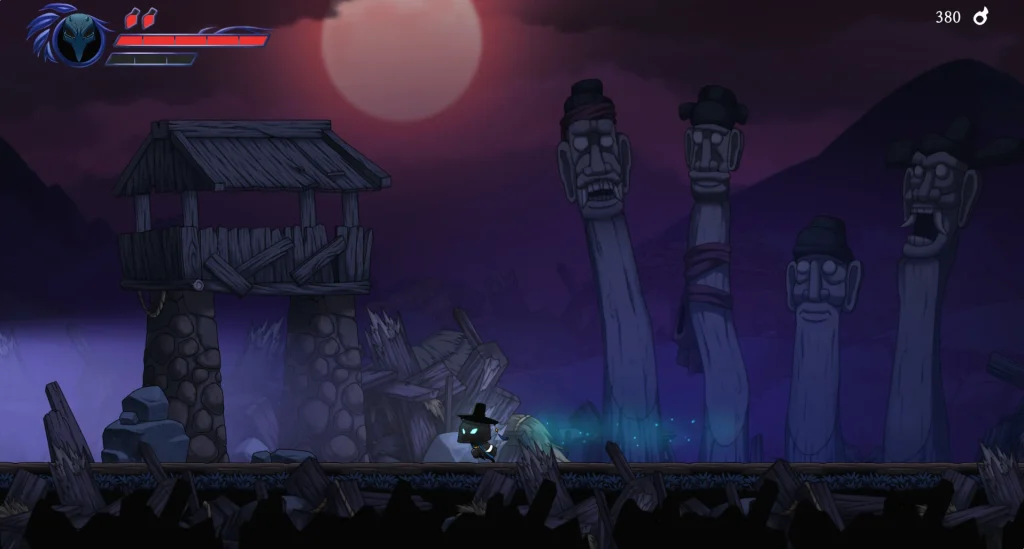Click the soul currency icon beside 380
The height and width of the screenshot is (549, 1024).
(981, 17)
